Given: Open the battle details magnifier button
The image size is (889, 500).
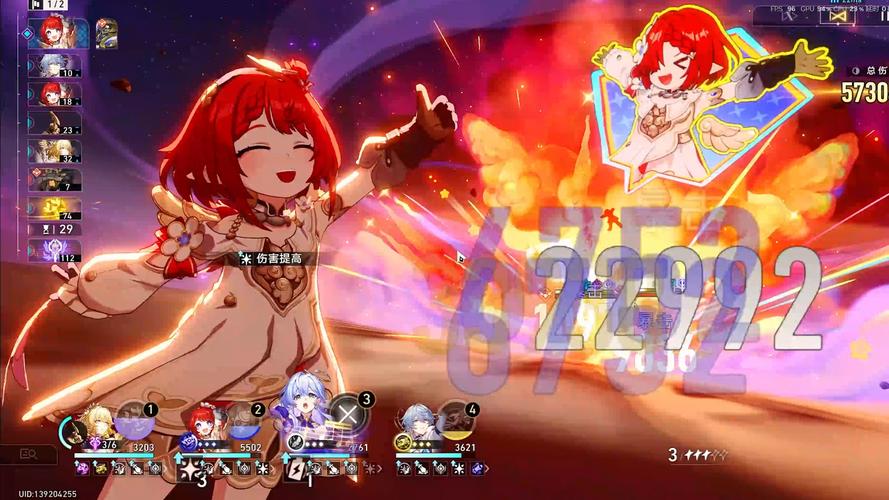Looking at the screenshot, I should pyautogui.click(x=28, y=455).
